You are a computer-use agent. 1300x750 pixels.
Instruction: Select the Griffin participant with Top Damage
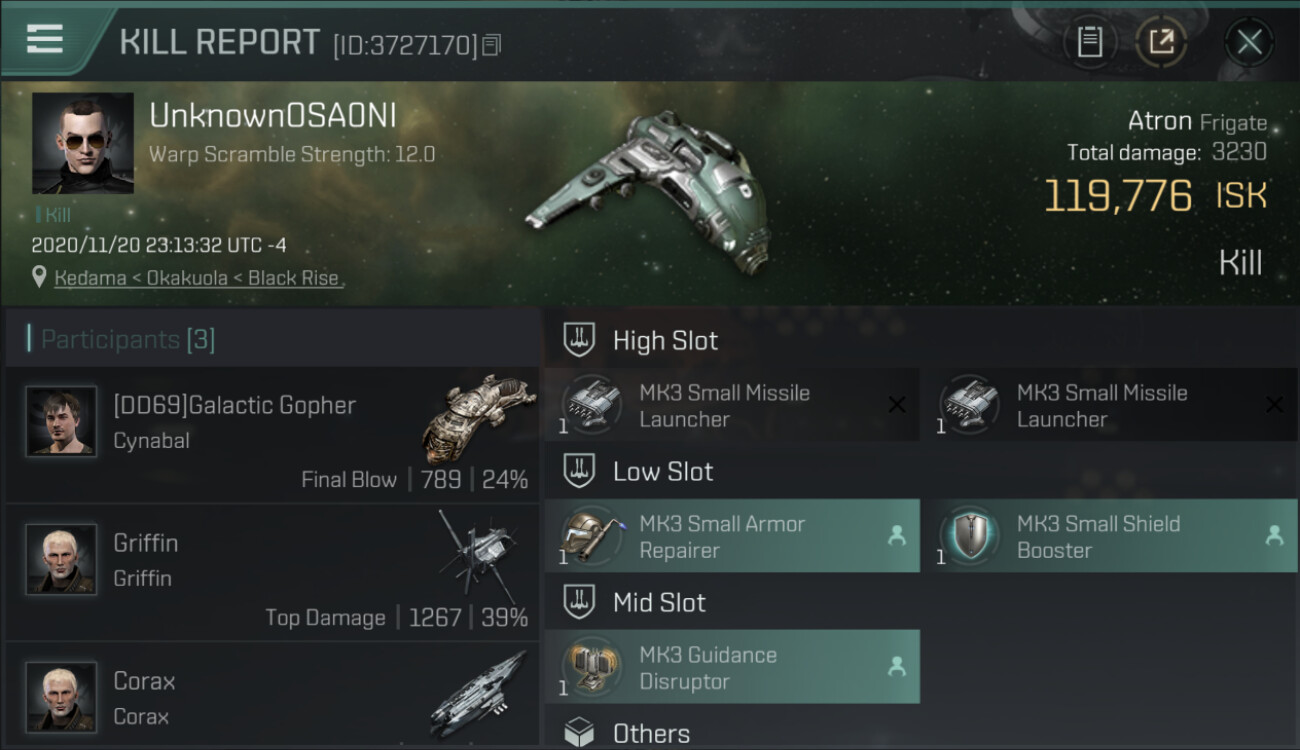(272, 574)
